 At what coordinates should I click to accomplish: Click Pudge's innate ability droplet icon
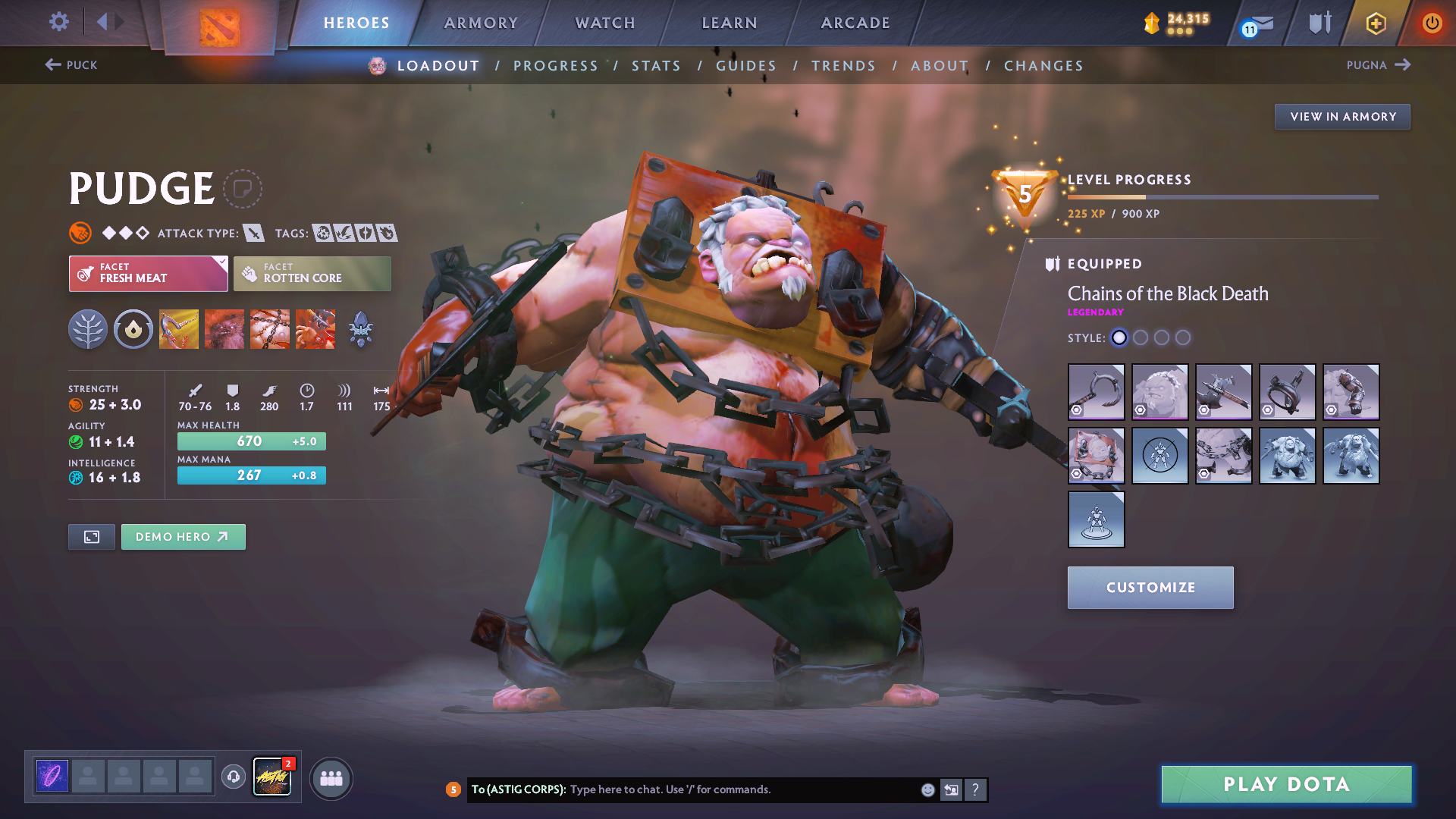point(133,328)
